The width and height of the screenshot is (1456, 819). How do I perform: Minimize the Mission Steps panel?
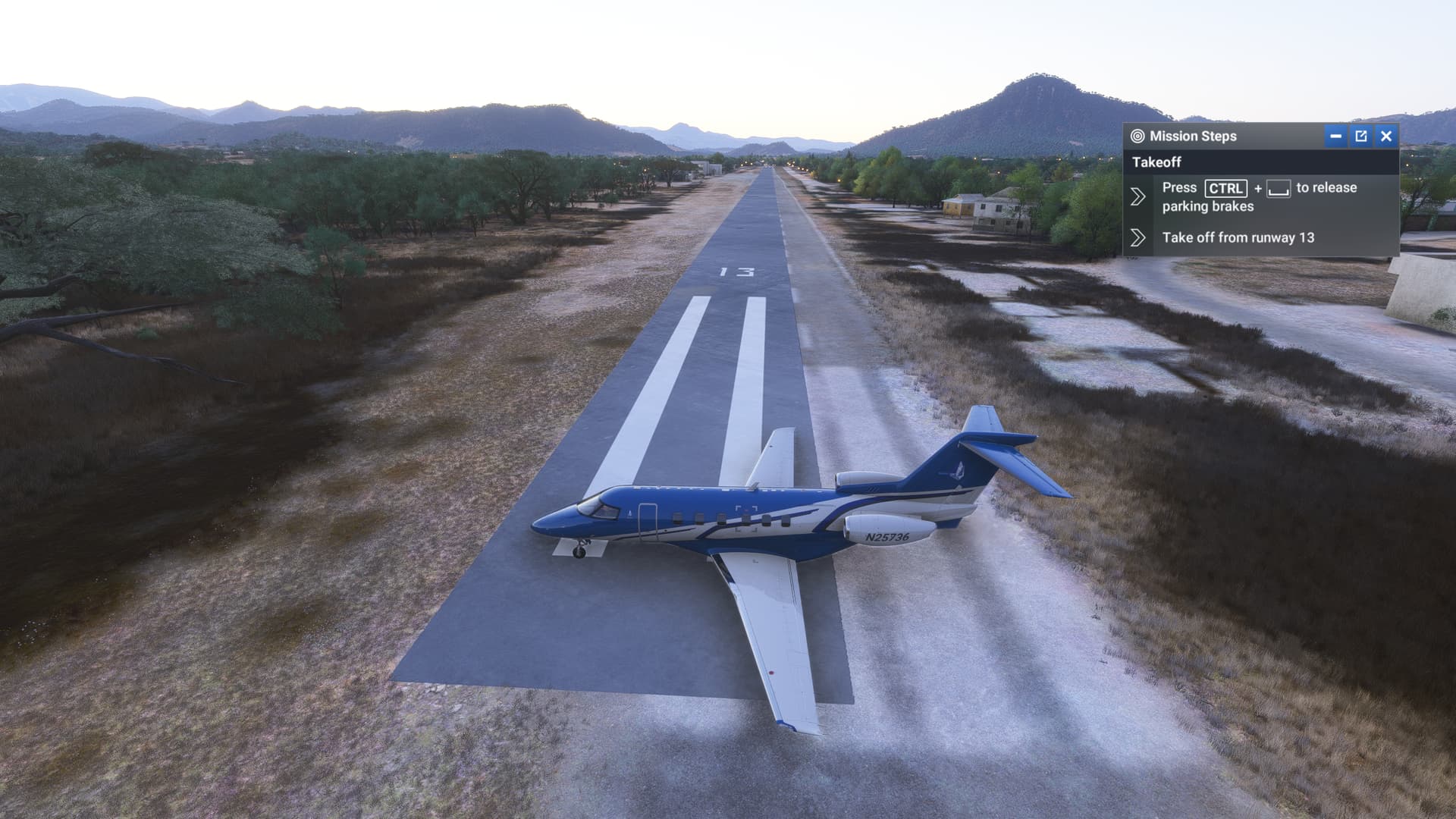1335,136
